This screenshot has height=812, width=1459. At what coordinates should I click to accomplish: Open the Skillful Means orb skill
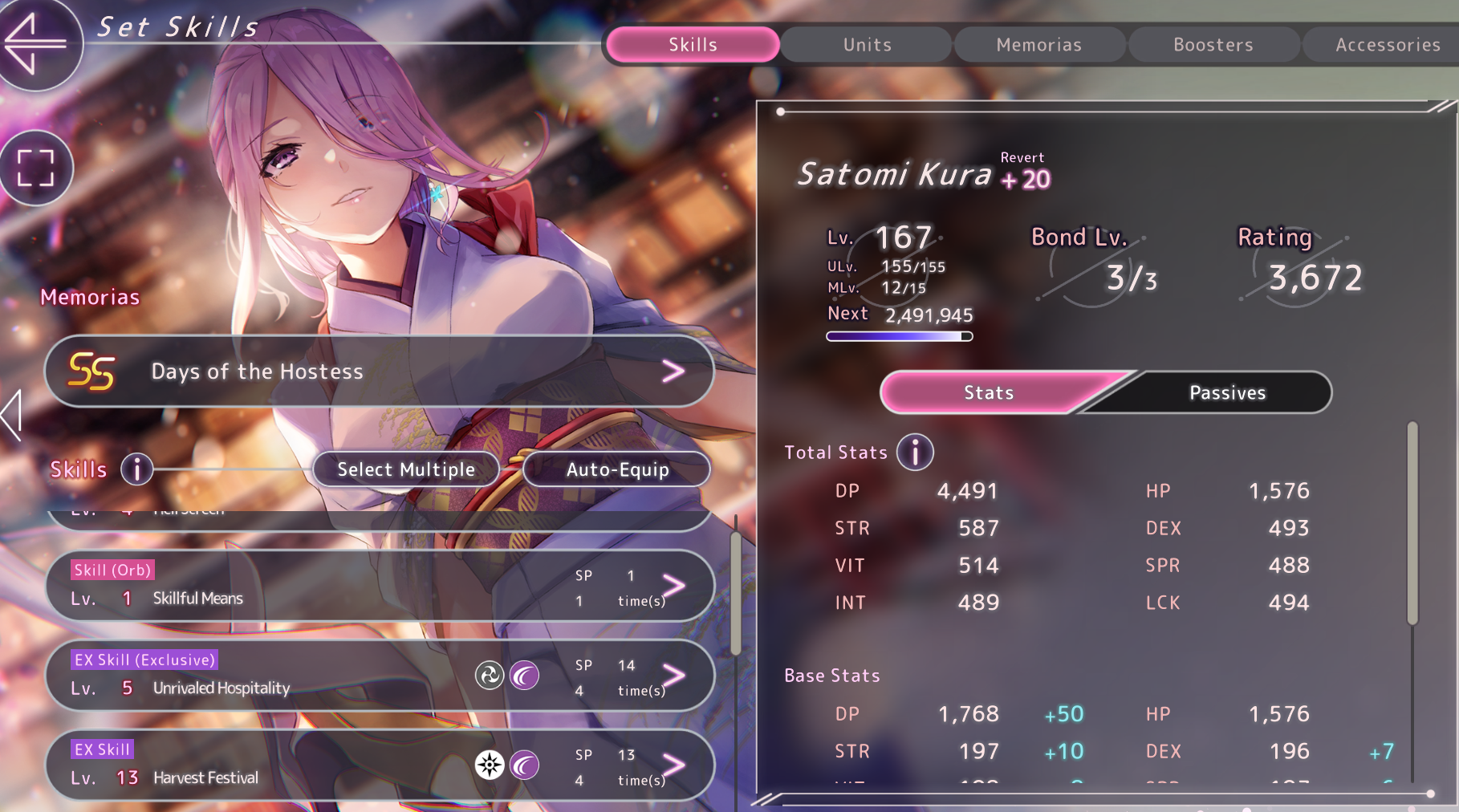379,586
